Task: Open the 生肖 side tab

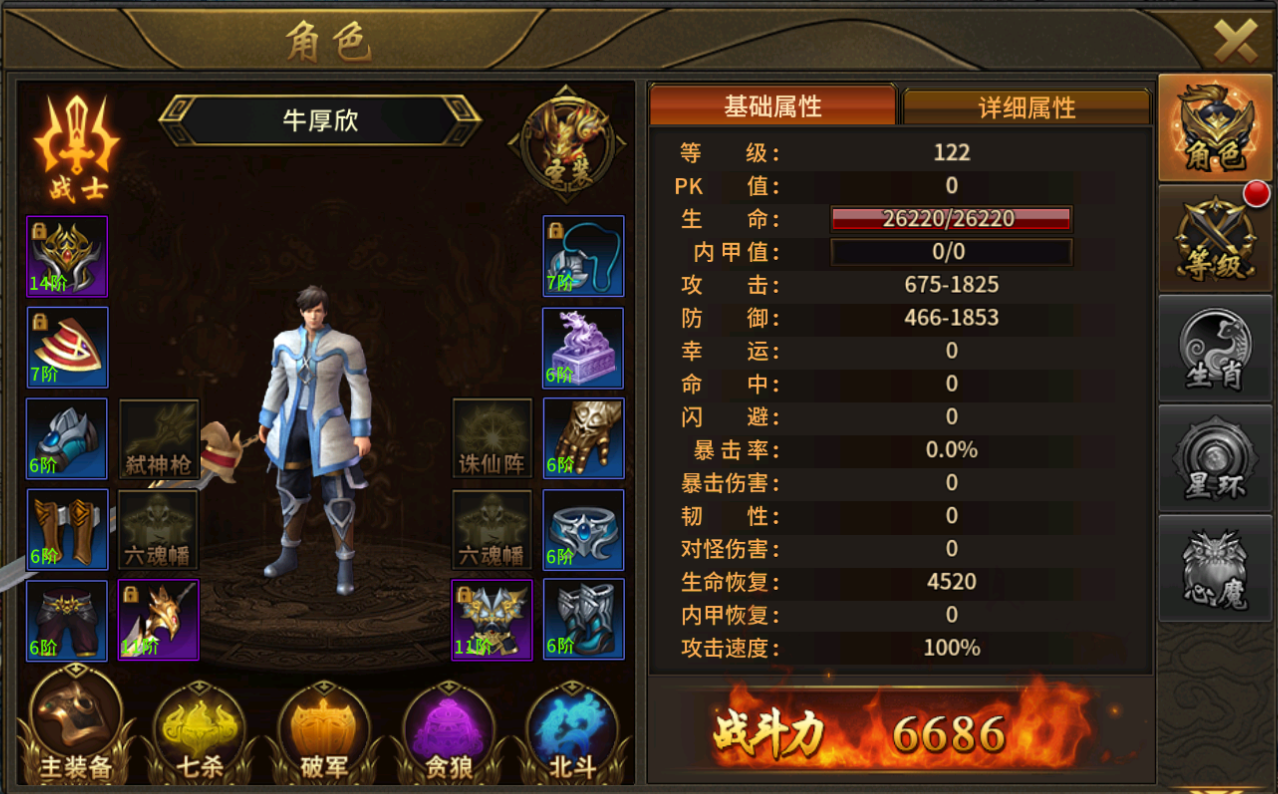Action: [1214, 349]
